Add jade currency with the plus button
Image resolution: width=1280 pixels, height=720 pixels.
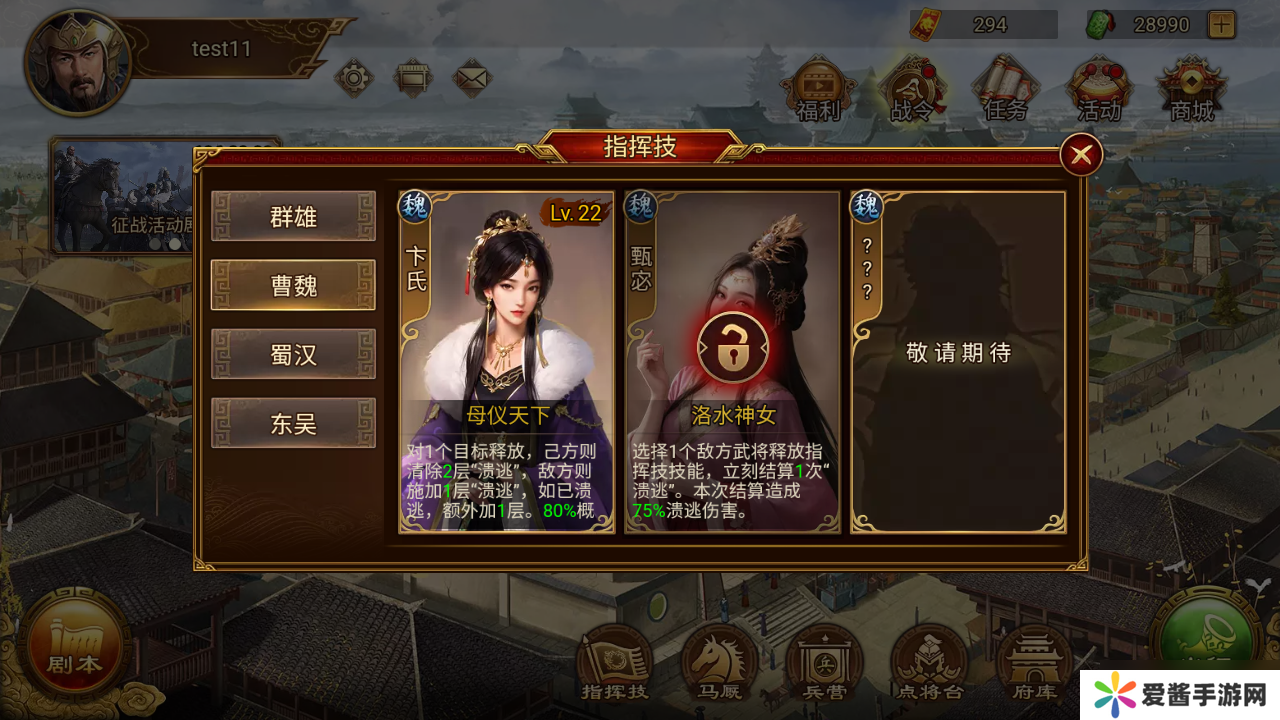pos(1221,24)
